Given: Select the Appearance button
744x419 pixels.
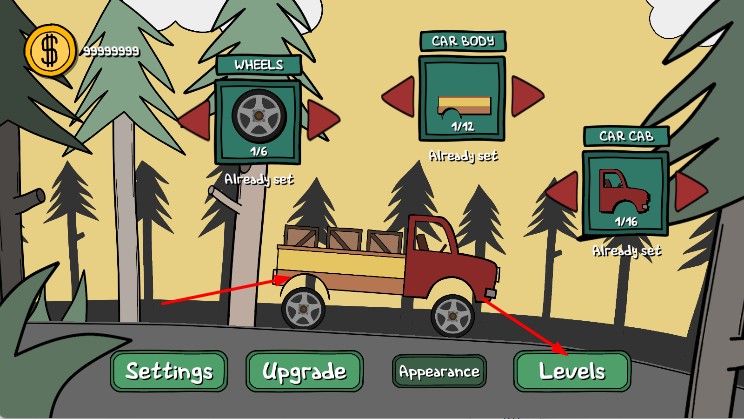Looking at the screenshot, I should 439,371.
